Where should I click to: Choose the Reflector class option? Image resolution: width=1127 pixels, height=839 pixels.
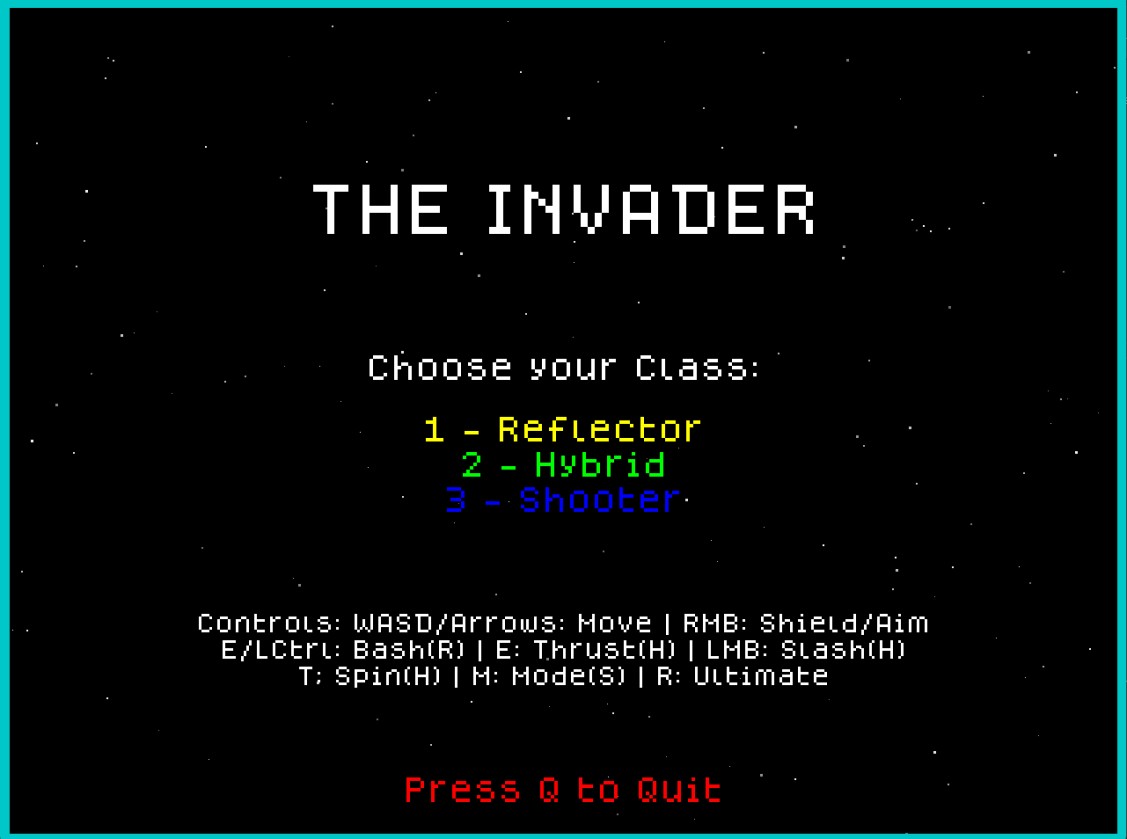(x=562, y=430)
